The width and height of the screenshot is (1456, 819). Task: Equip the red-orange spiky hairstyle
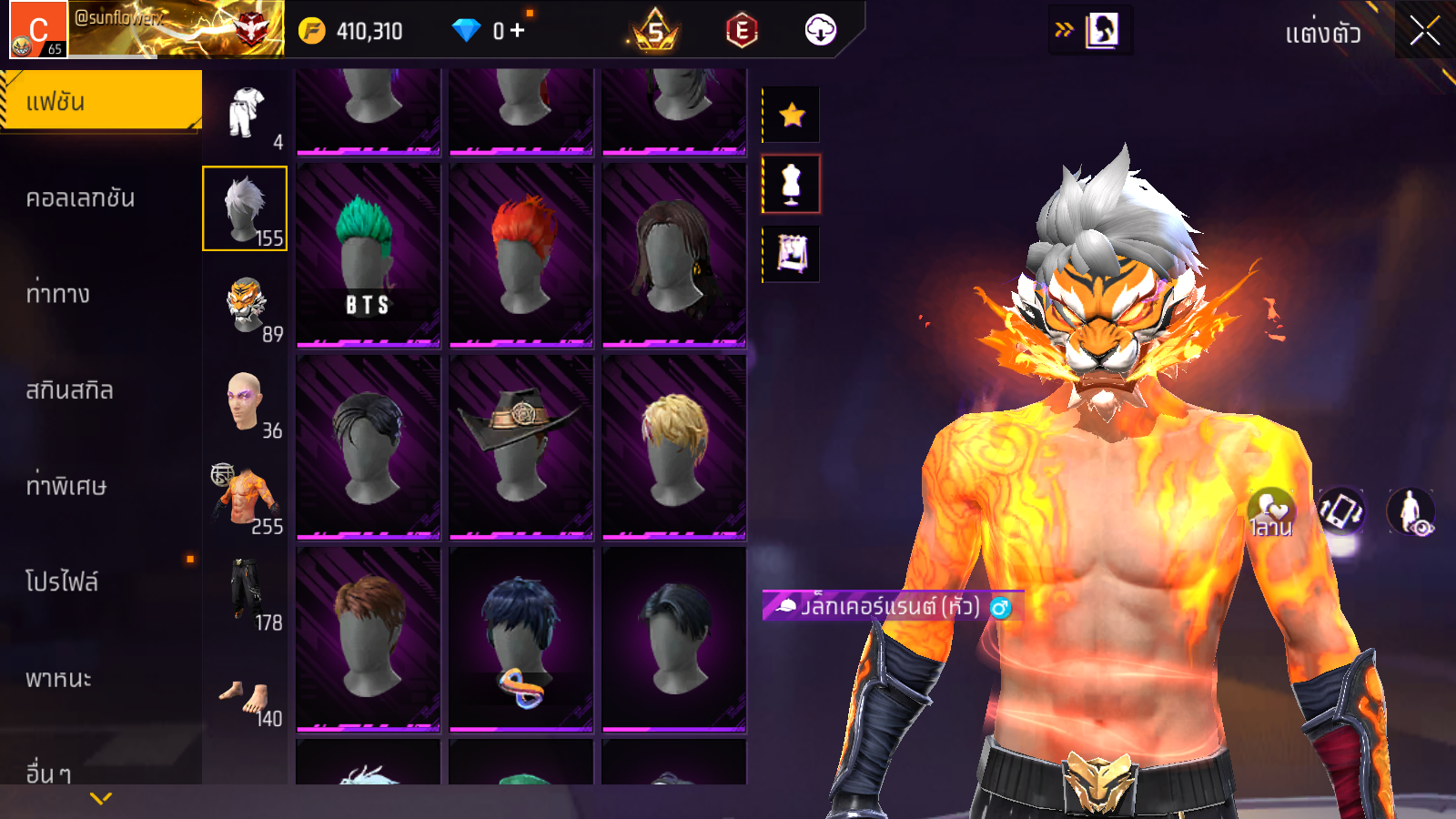click(521, 255)
